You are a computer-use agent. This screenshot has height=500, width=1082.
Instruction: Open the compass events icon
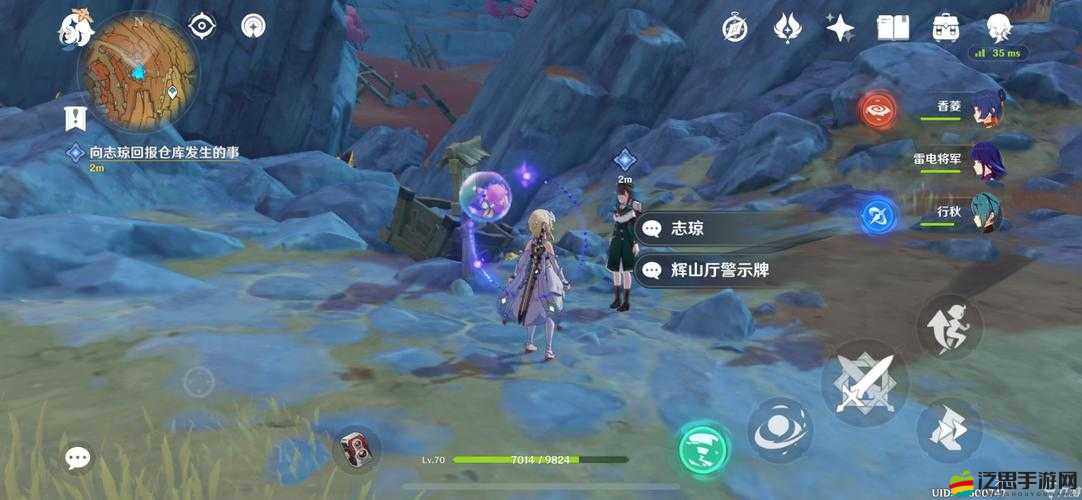tap(735, 28)
